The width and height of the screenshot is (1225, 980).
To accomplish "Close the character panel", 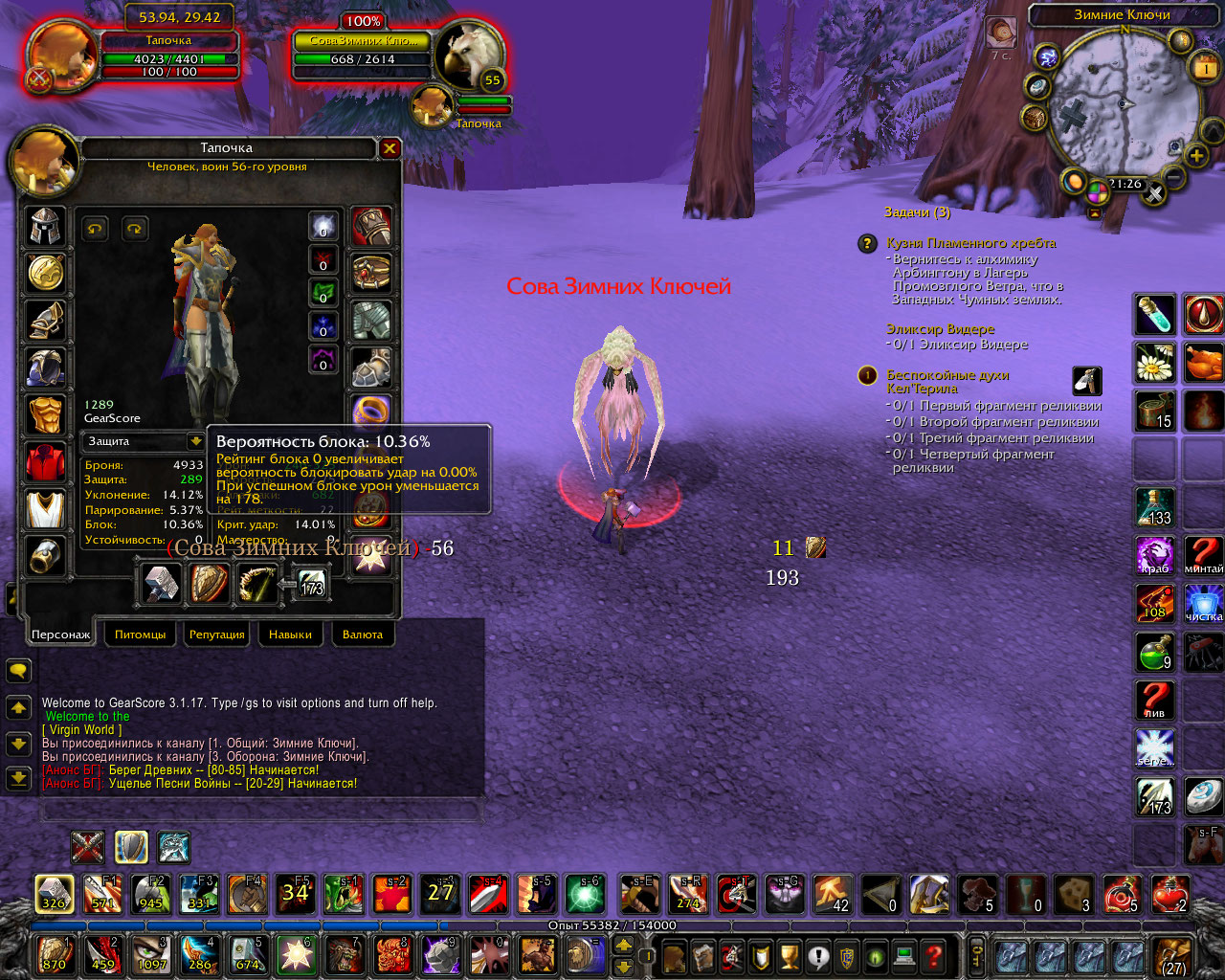I will pos(390,148).
